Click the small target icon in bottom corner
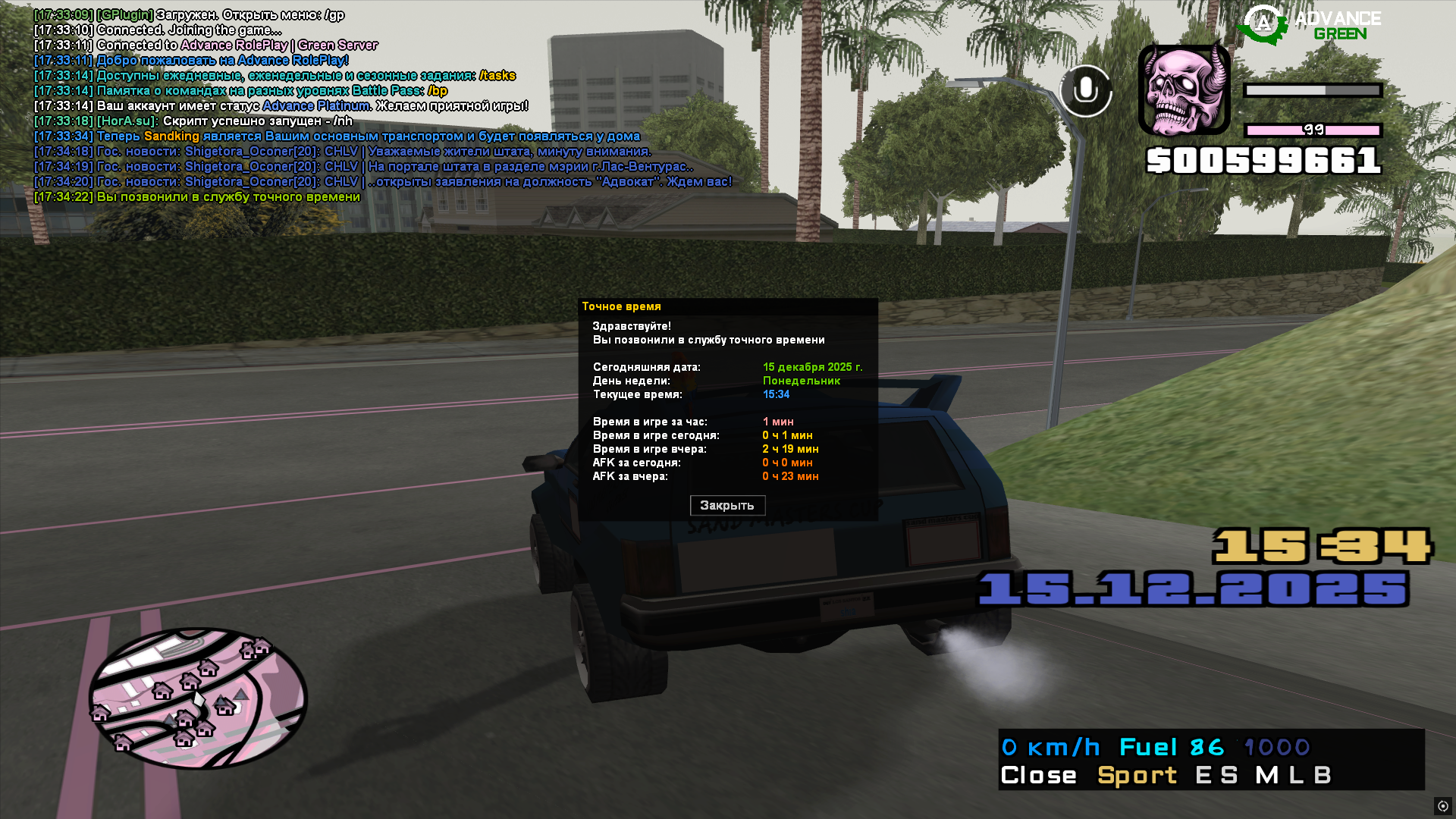1456x819 pixels. [x=1442, y=806]
